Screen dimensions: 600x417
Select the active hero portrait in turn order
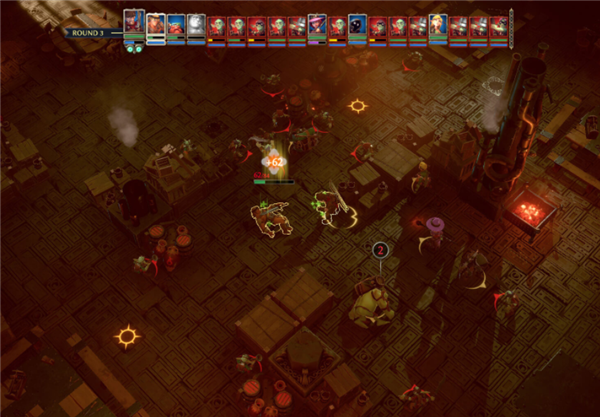[x=134, y=23]
